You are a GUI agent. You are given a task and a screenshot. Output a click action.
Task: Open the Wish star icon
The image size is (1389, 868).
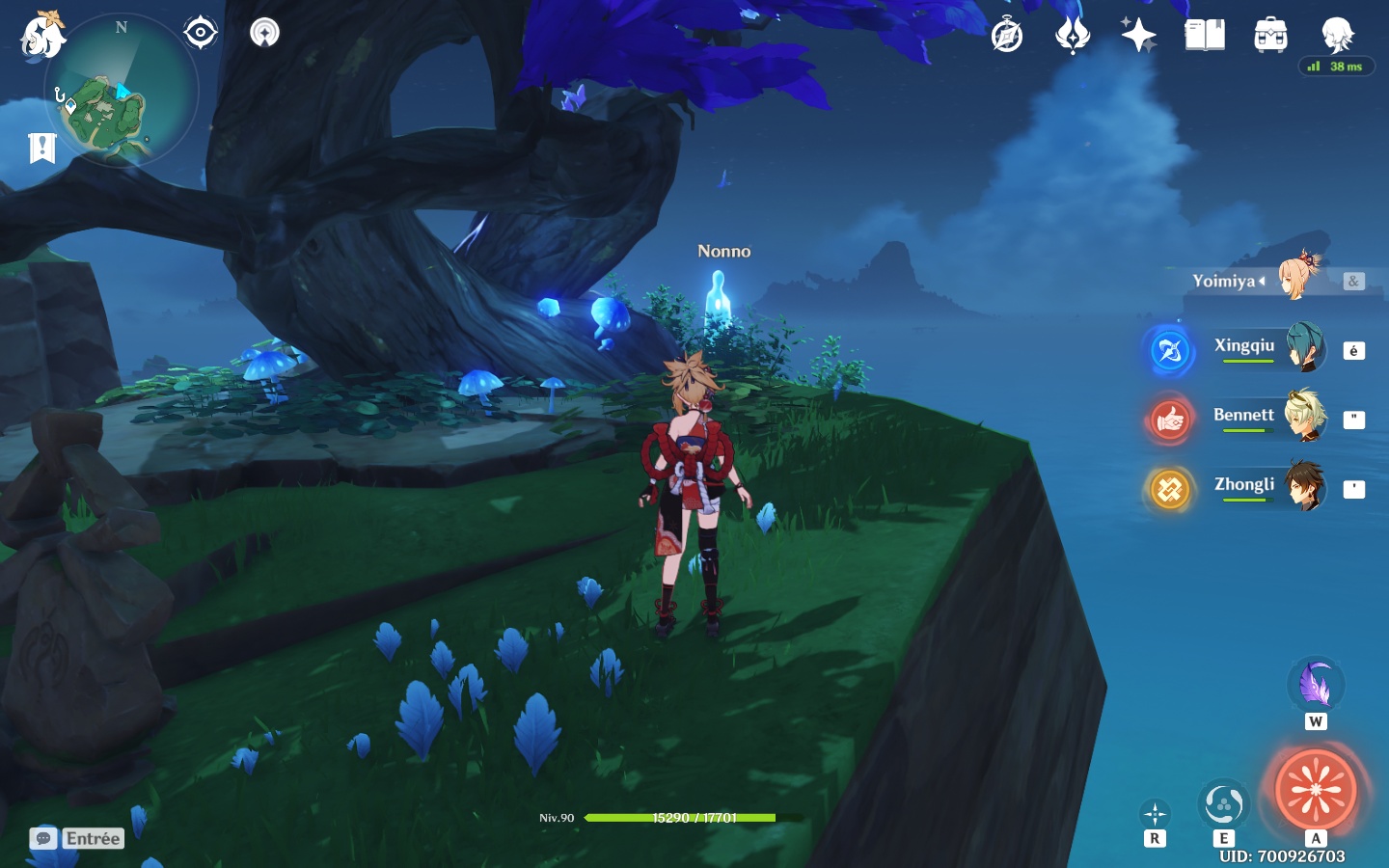point(1138,36)
